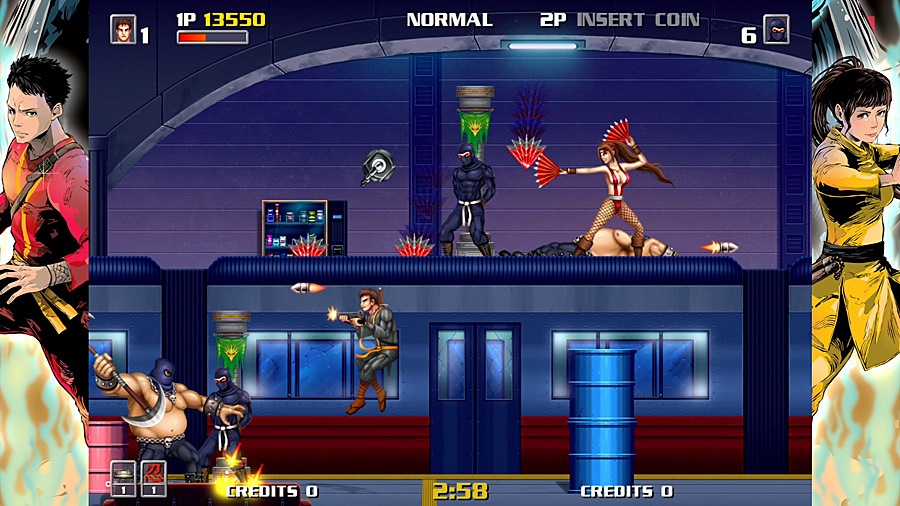Image resolution: width=900 pixels, height=506 pixels.
Task: Click the 2P Insert Coin prompt
Action: (x=620, y=20)
